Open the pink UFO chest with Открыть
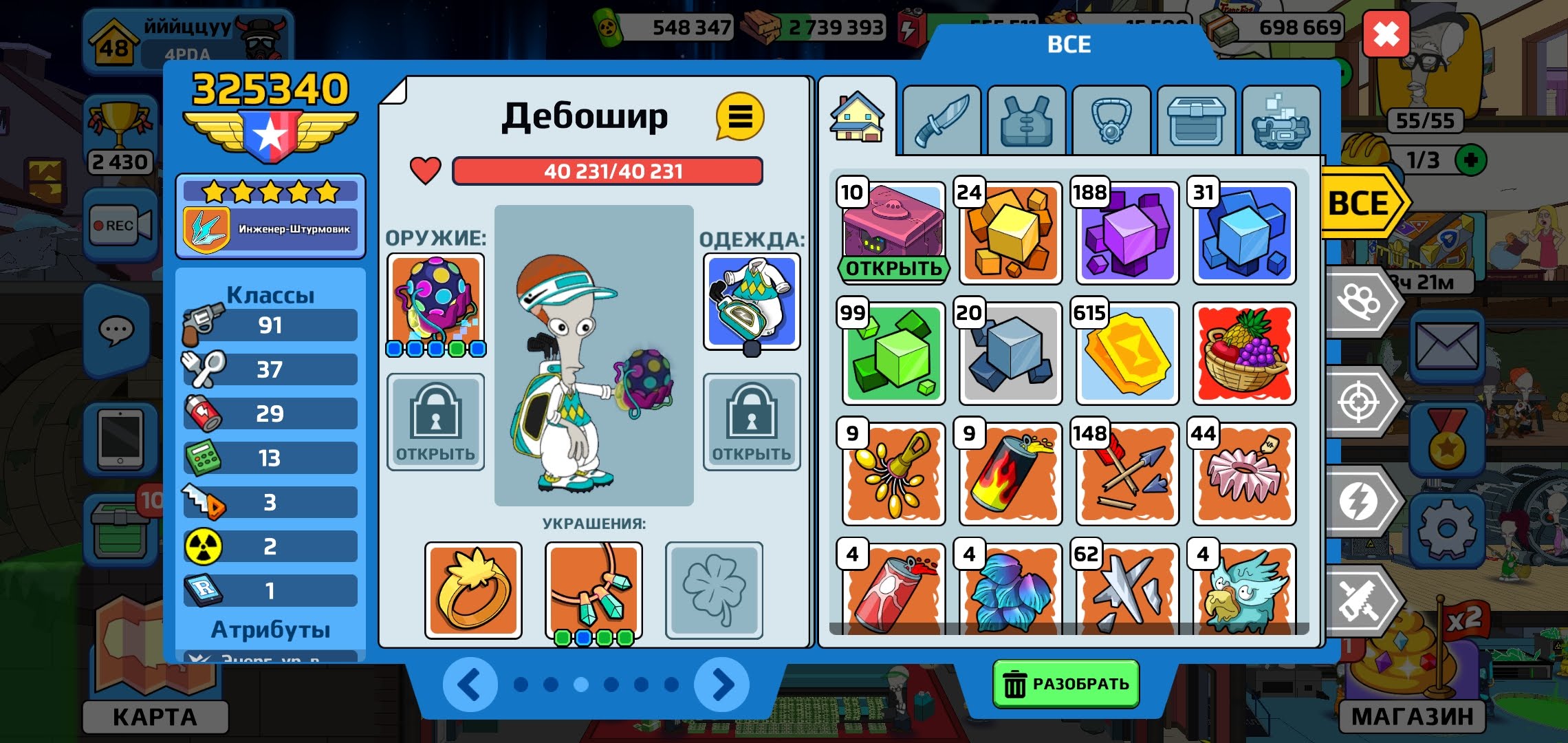 [x=893, y=268]
